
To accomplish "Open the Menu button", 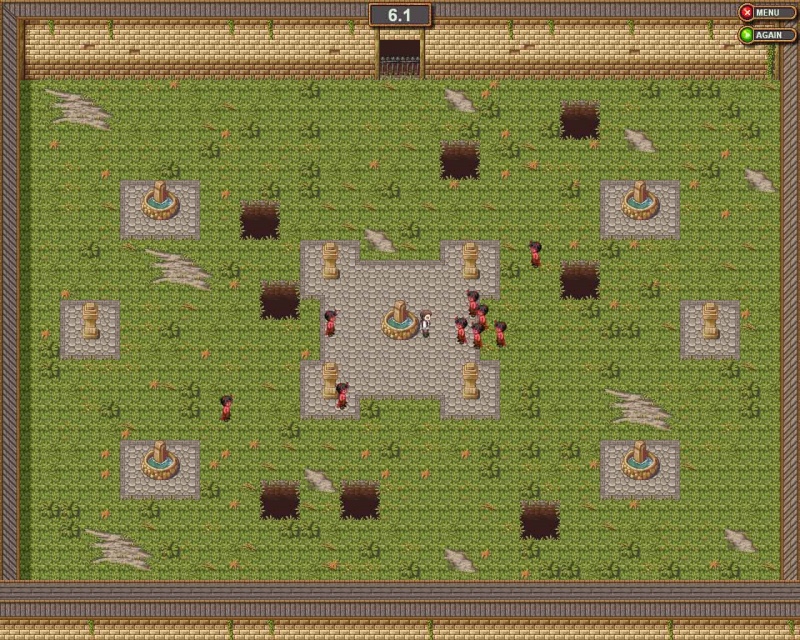I will [x=767, y=13].
